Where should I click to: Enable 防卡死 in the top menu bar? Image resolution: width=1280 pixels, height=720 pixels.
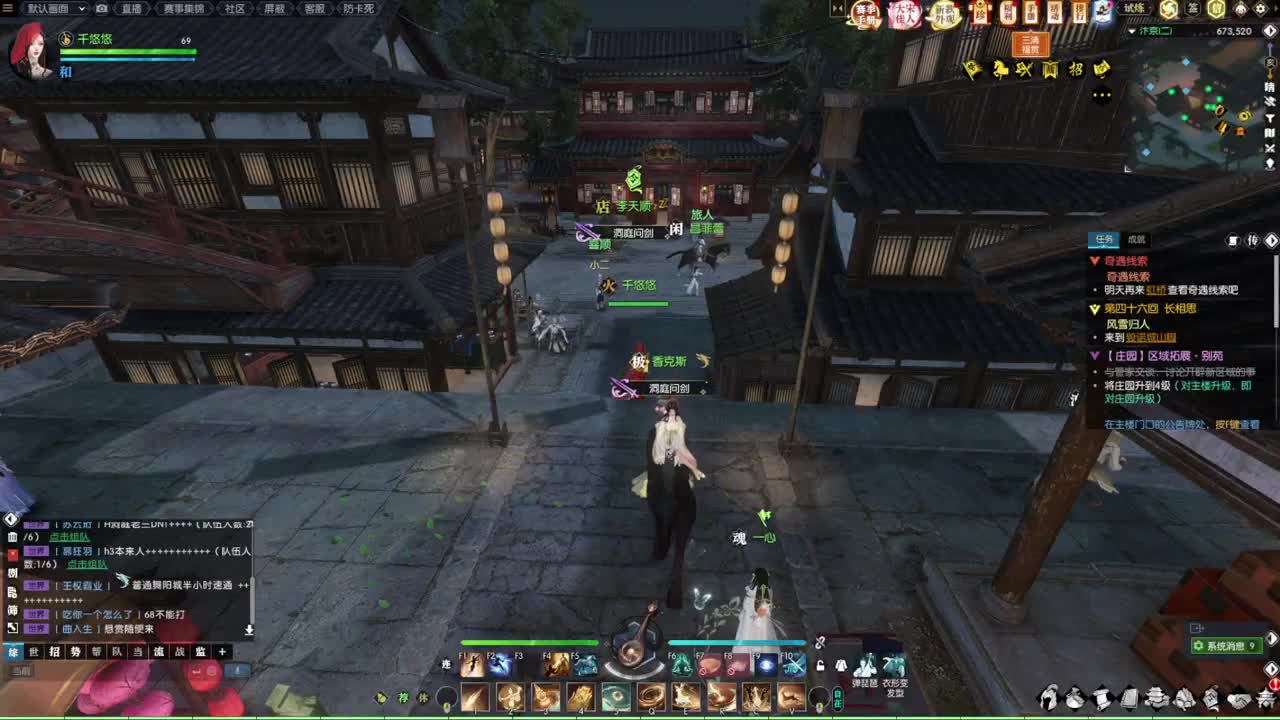click(x=356, y=9)
